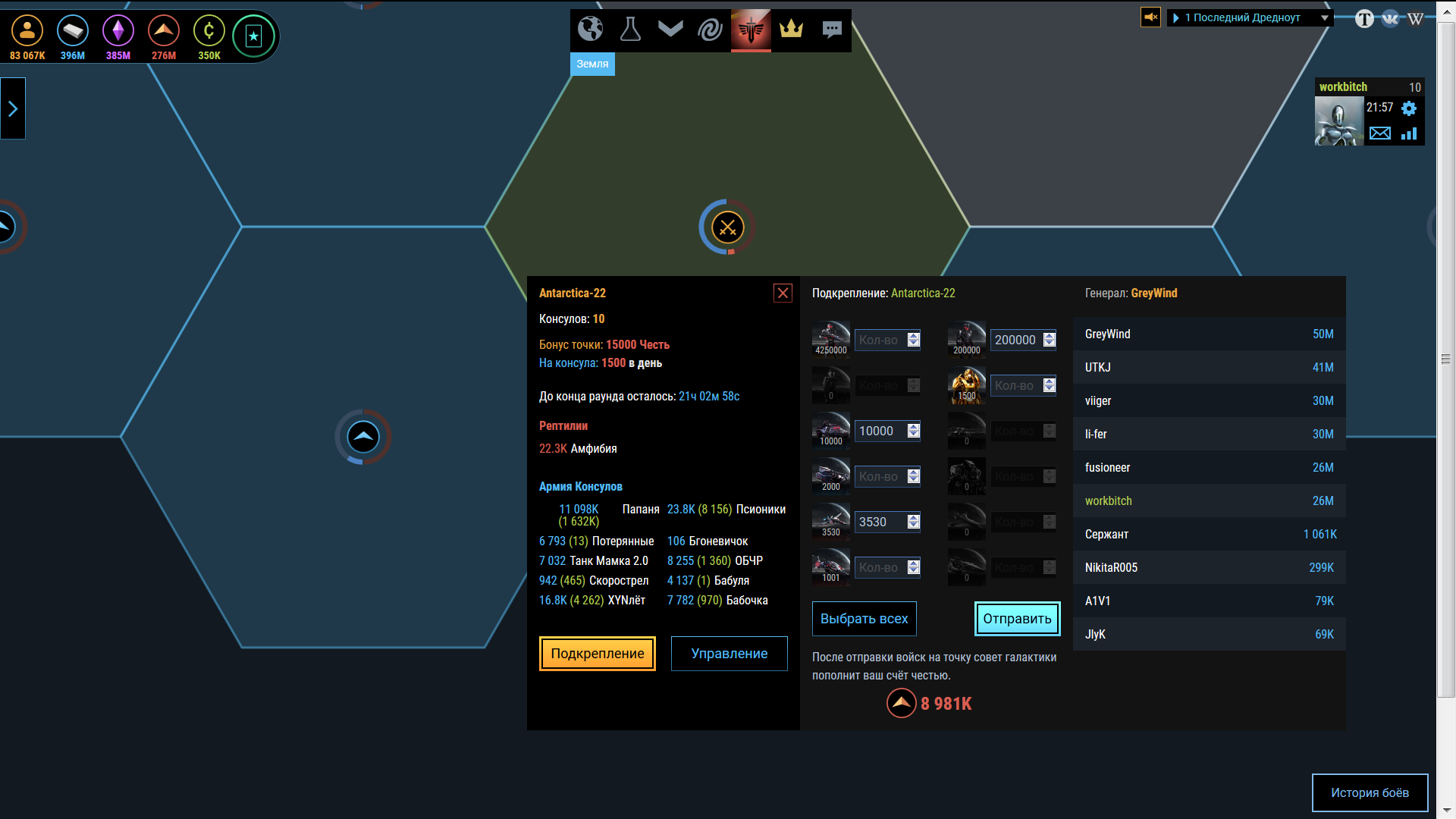The height and width of the screenshot is (819, 1456).
Task: Expand the left side panel arrow
Action: coord(13,108)
